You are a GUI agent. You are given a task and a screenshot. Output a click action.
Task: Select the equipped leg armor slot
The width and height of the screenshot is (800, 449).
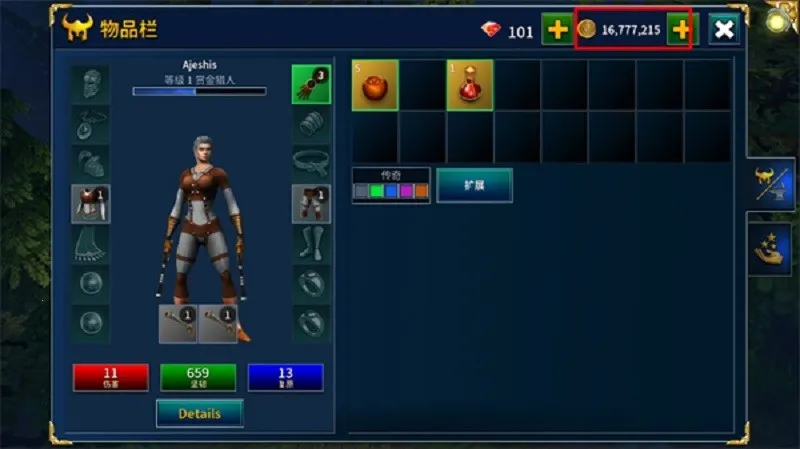pyautogui.click(x=311, y=203)
